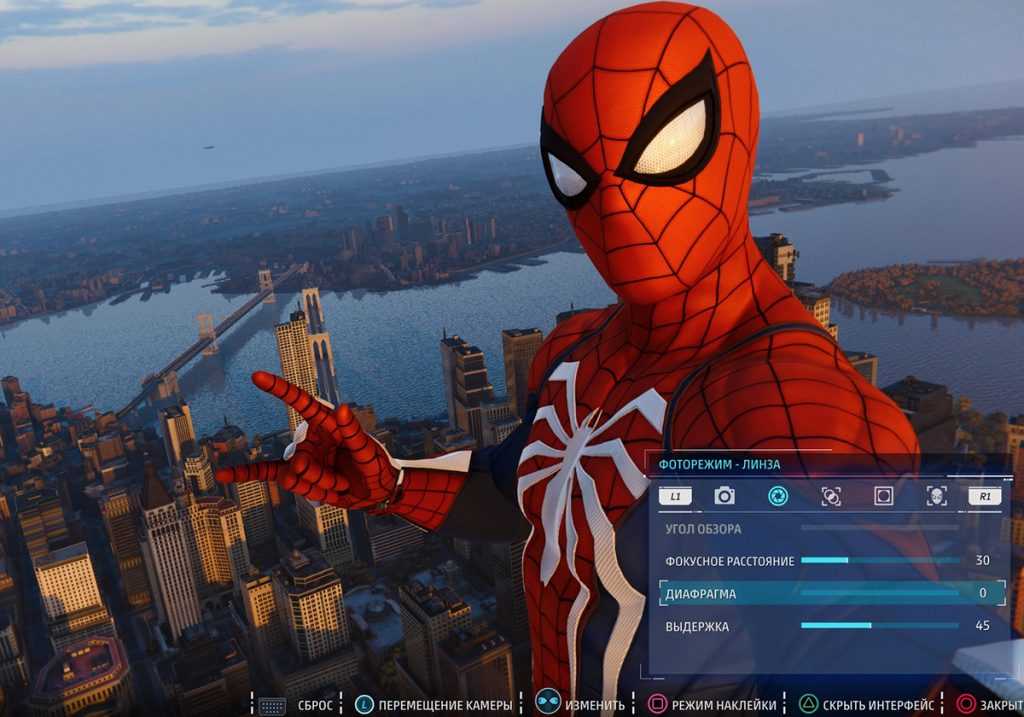Open the overlapping circles filters tab
Image resolution: width=1024 pixels, height=717 pixels.
pyautogui.click(x=830, y=496)
